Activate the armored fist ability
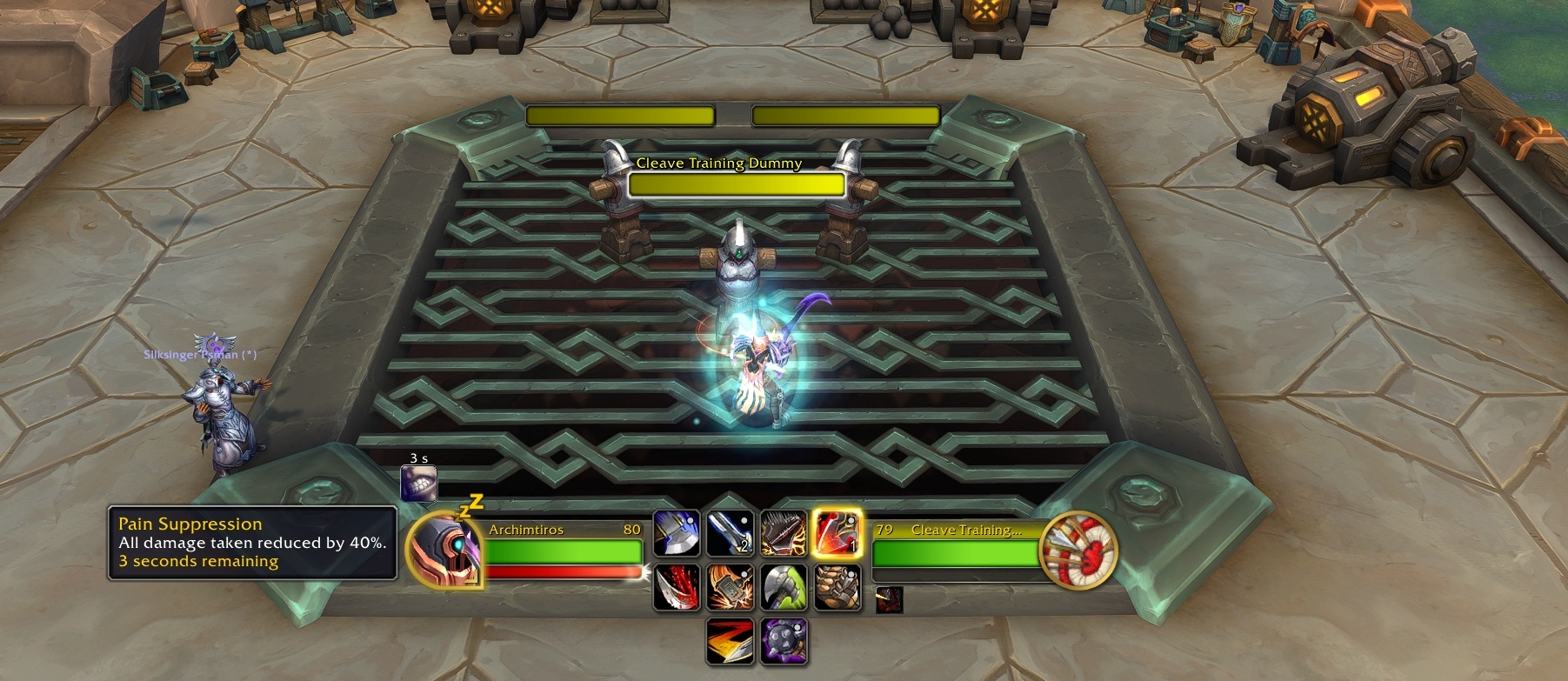The image size is (1568, 681). 837,587
